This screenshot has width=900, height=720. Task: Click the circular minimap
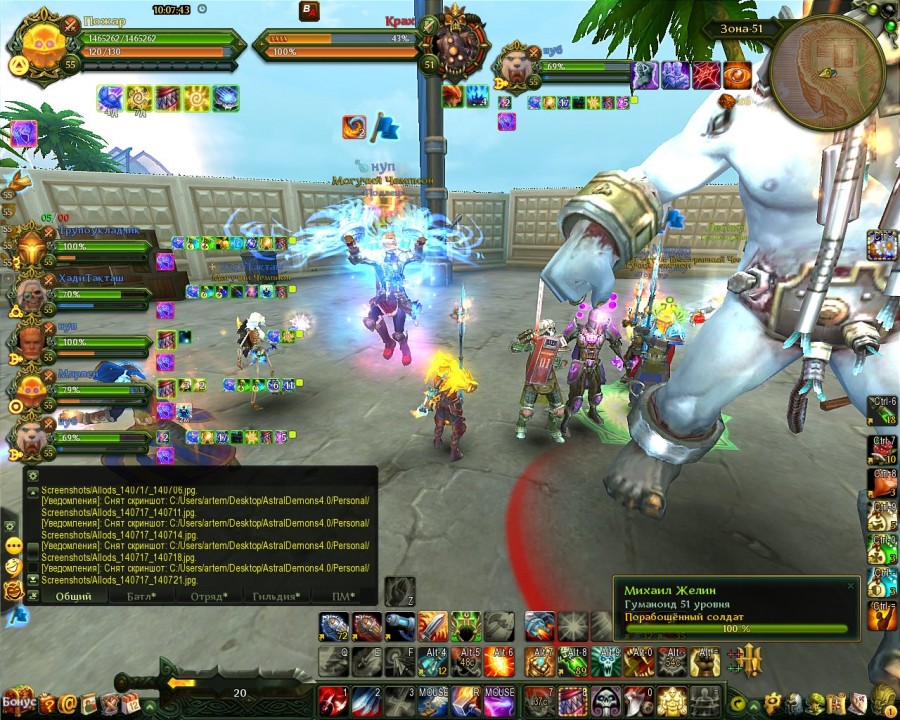[827, 73]
